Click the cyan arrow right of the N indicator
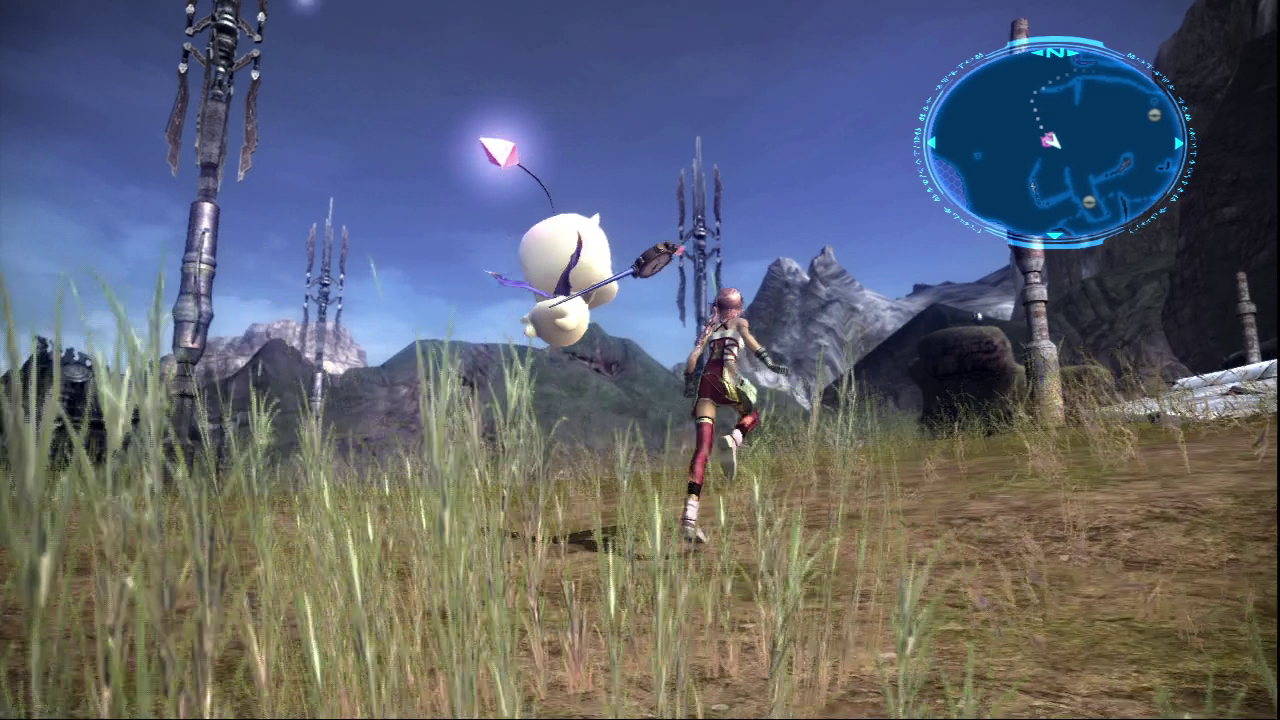 coord(1073,52)
